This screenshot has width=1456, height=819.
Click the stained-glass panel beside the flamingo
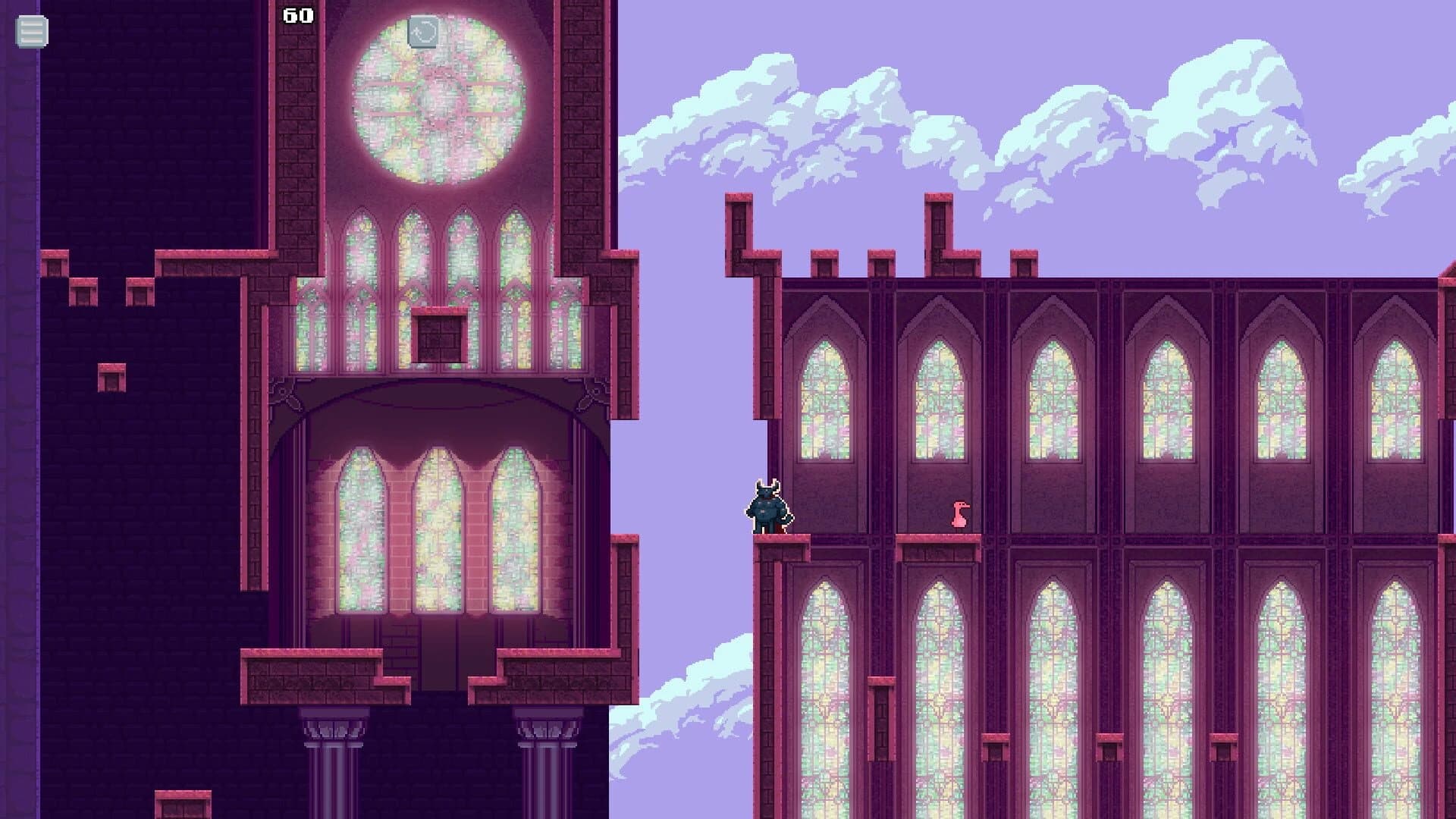(x=939, y=402)
